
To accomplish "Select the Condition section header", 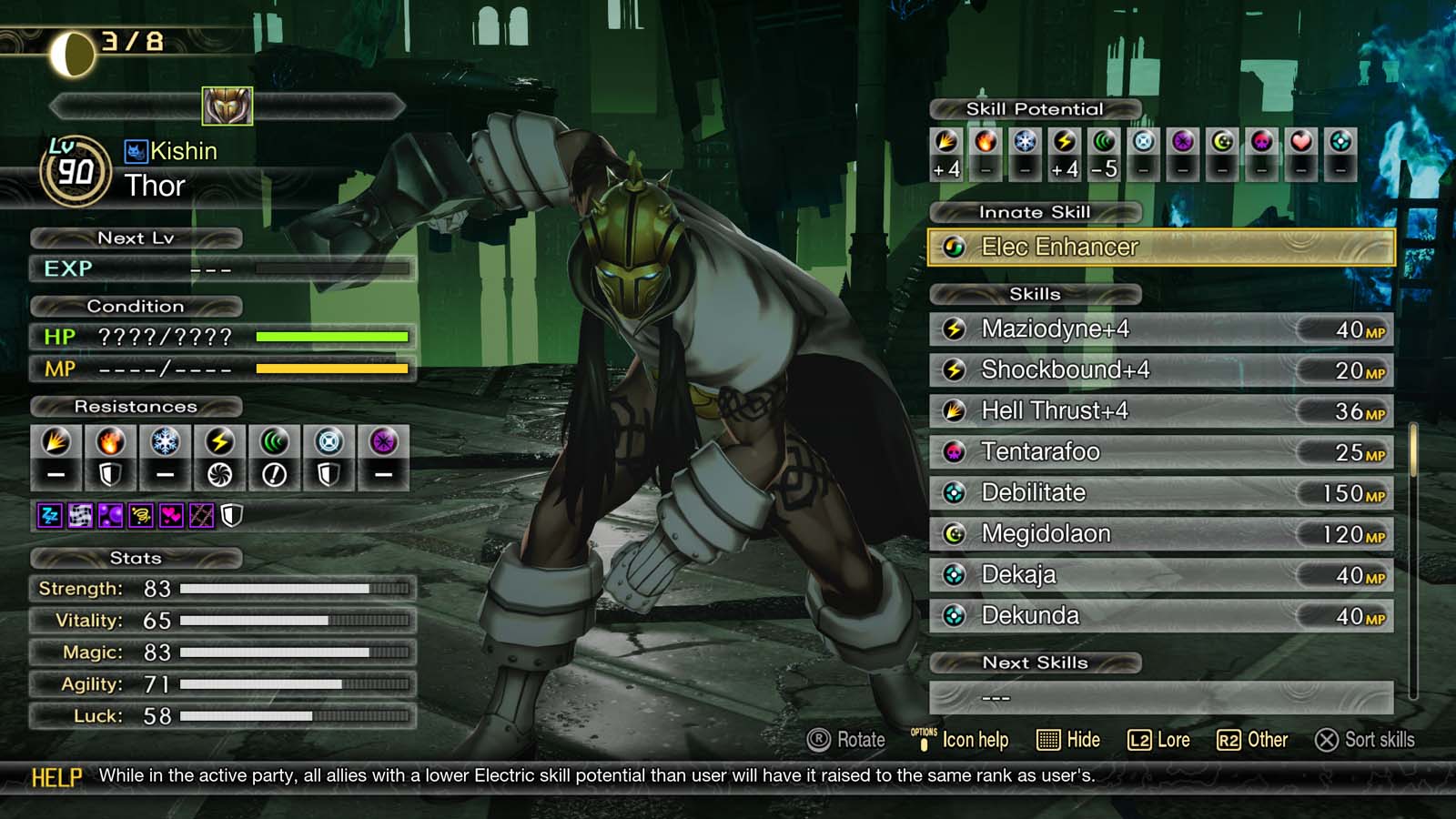I will pyautogui.click(x=135, y=307).
